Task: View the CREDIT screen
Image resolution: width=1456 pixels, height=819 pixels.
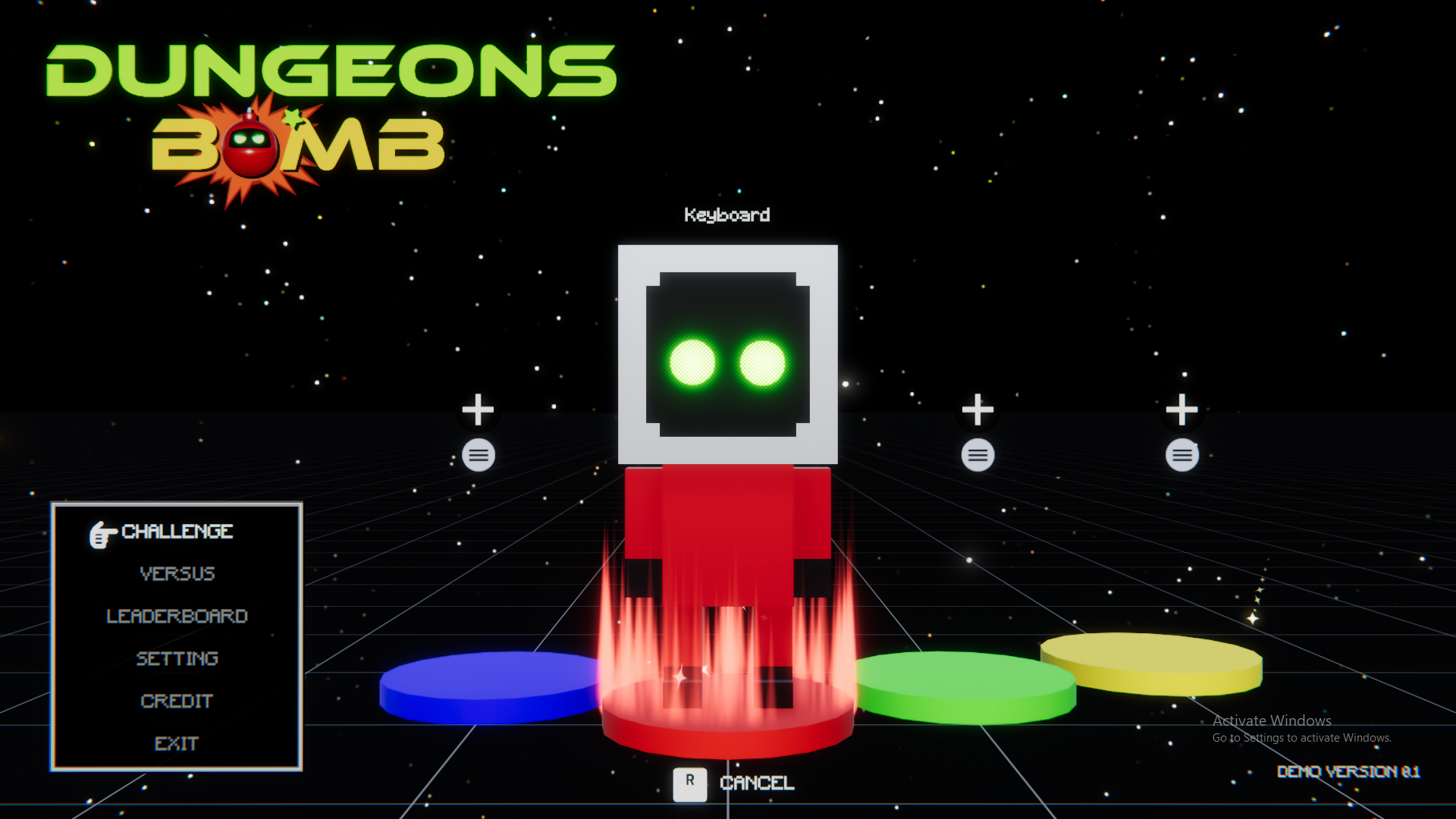Action: tap(177, 701)
